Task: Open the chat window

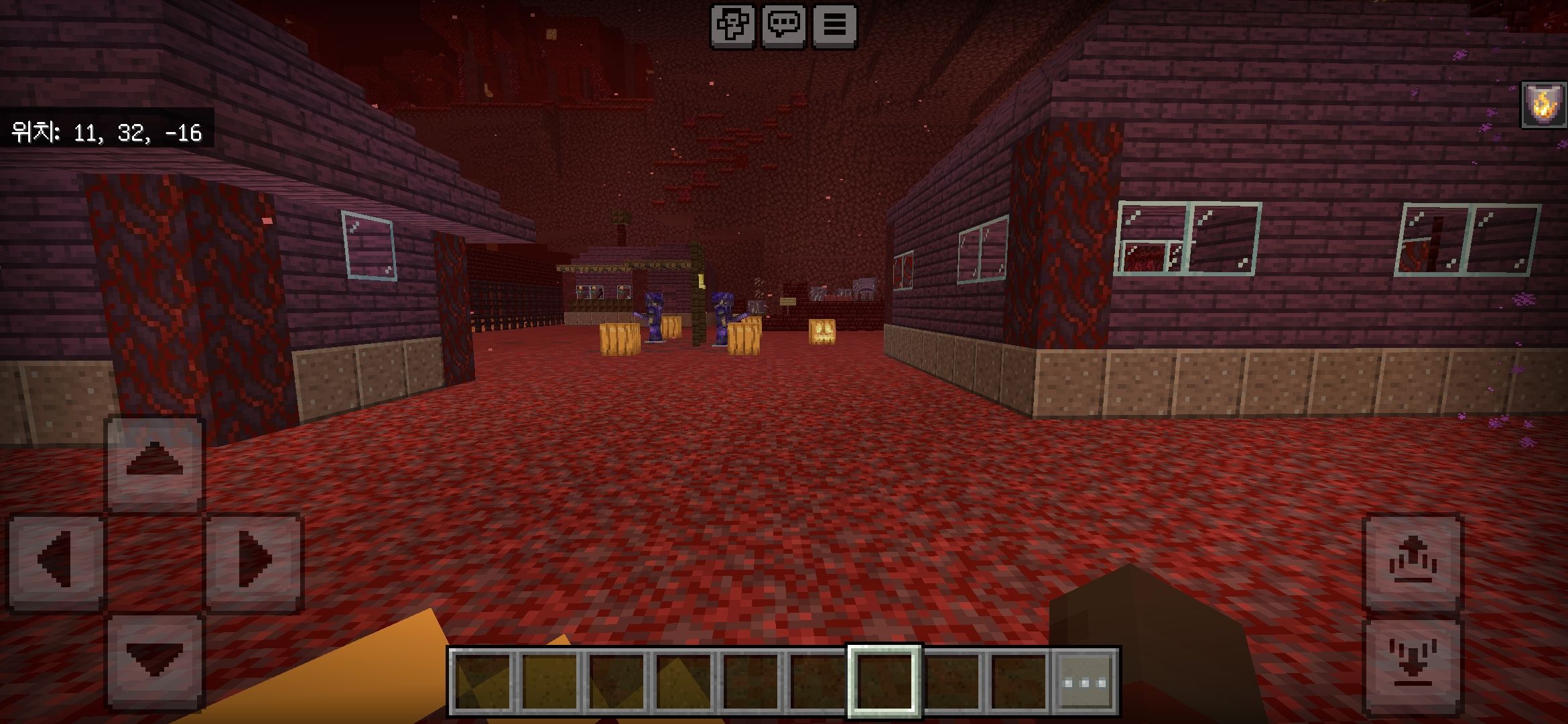Action: click(x=783, y=26)
